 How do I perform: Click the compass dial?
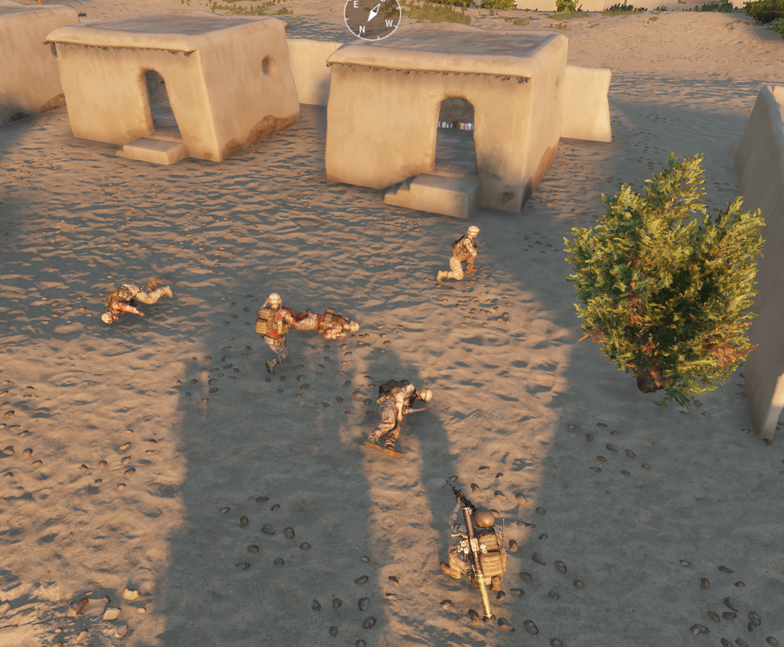click(x=372, y=12)
